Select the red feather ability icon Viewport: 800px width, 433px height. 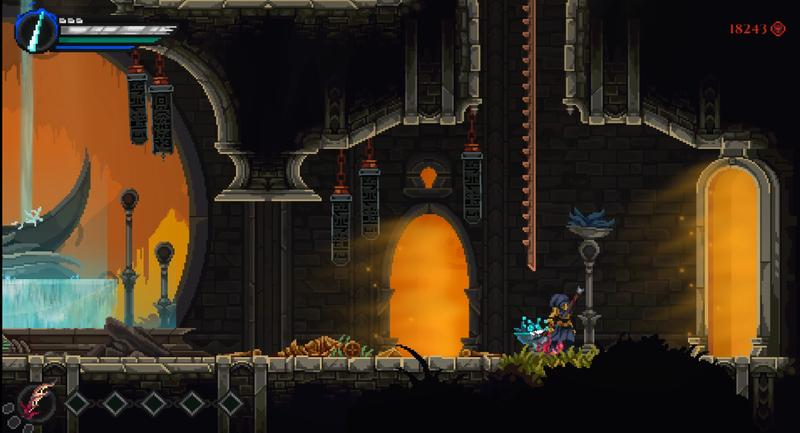tap(35, 401)
